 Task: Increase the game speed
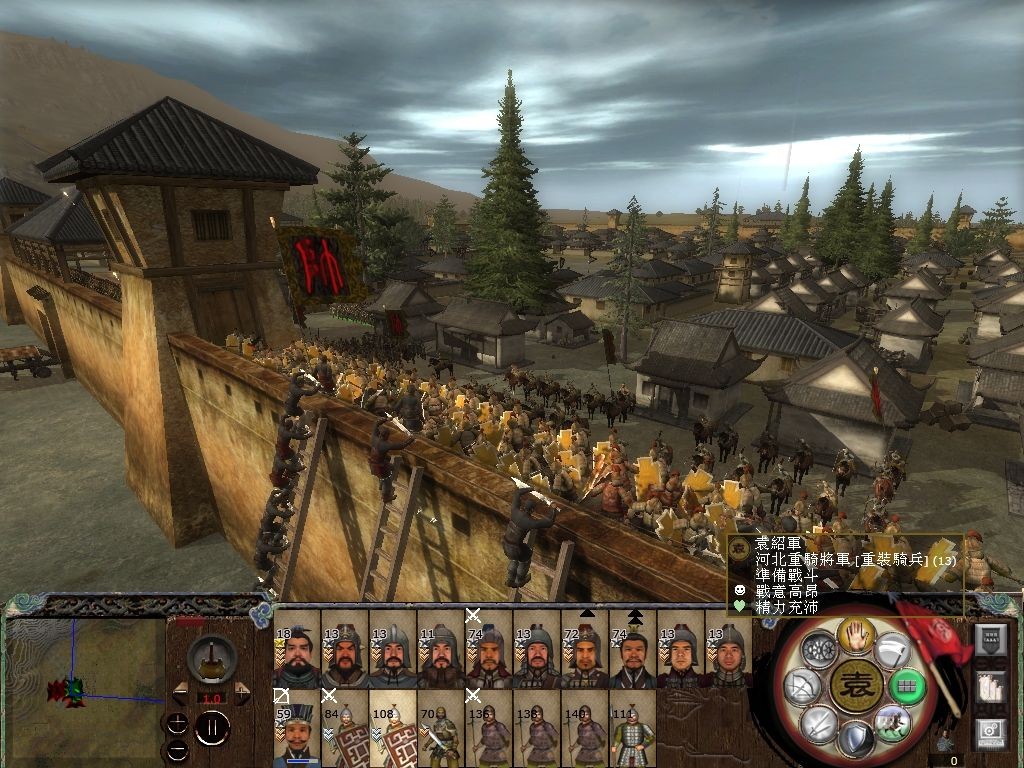point(242,692)
